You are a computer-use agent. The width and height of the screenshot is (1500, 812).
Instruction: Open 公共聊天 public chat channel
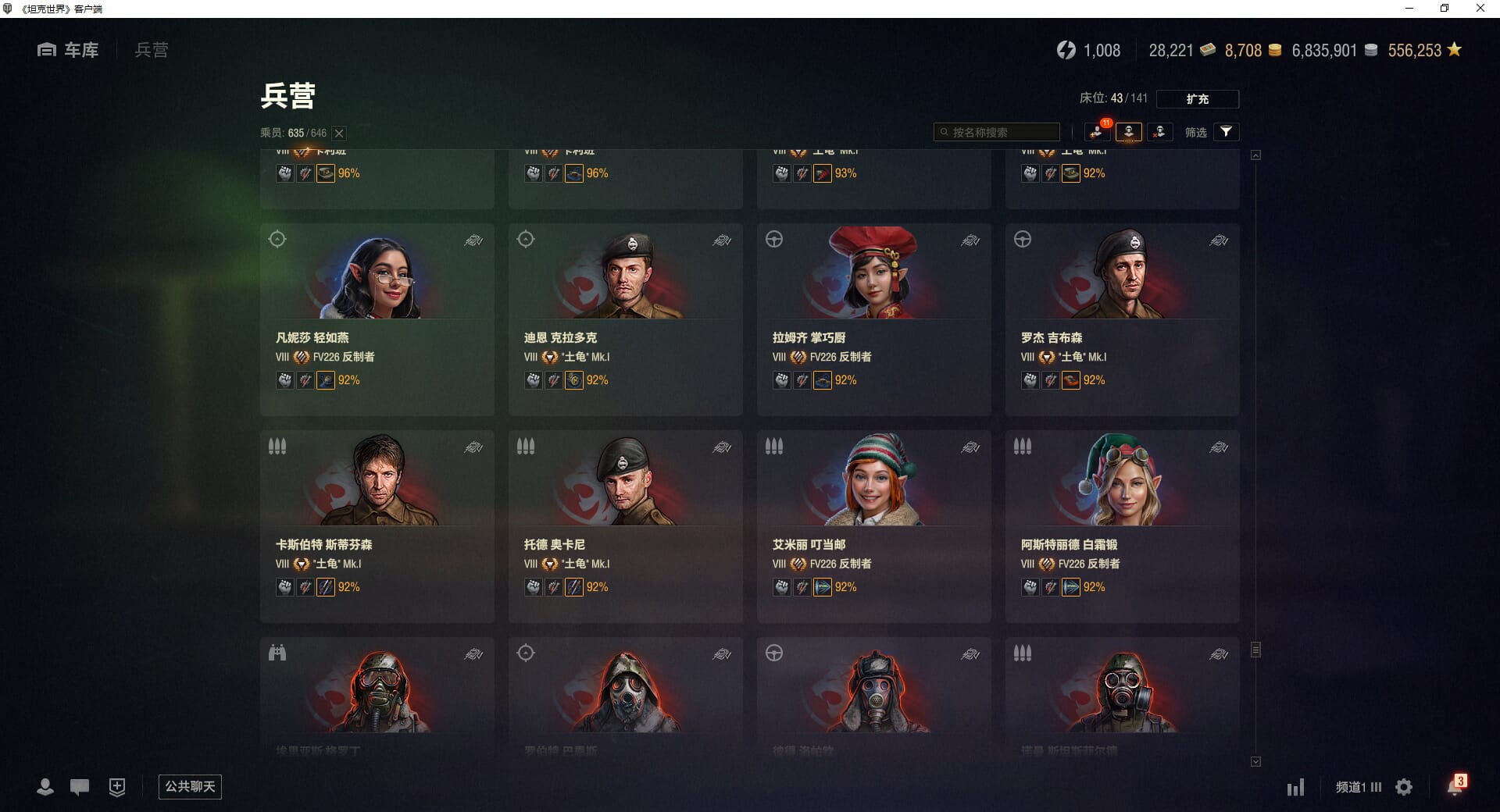point(190,786)
